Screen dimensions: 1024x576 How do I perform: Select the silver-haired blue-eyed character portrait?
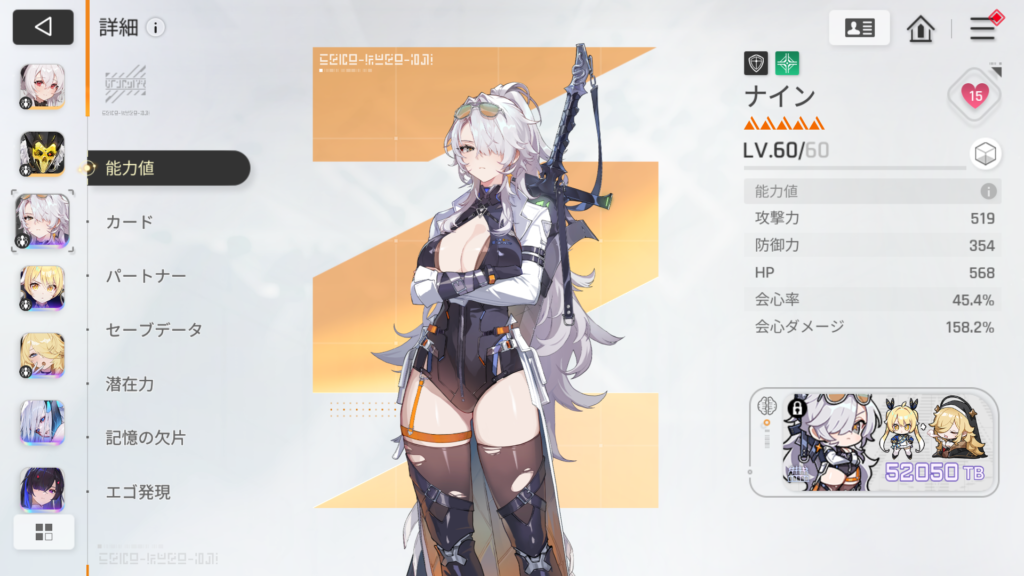pyautogui.click(x=42, y=422)
